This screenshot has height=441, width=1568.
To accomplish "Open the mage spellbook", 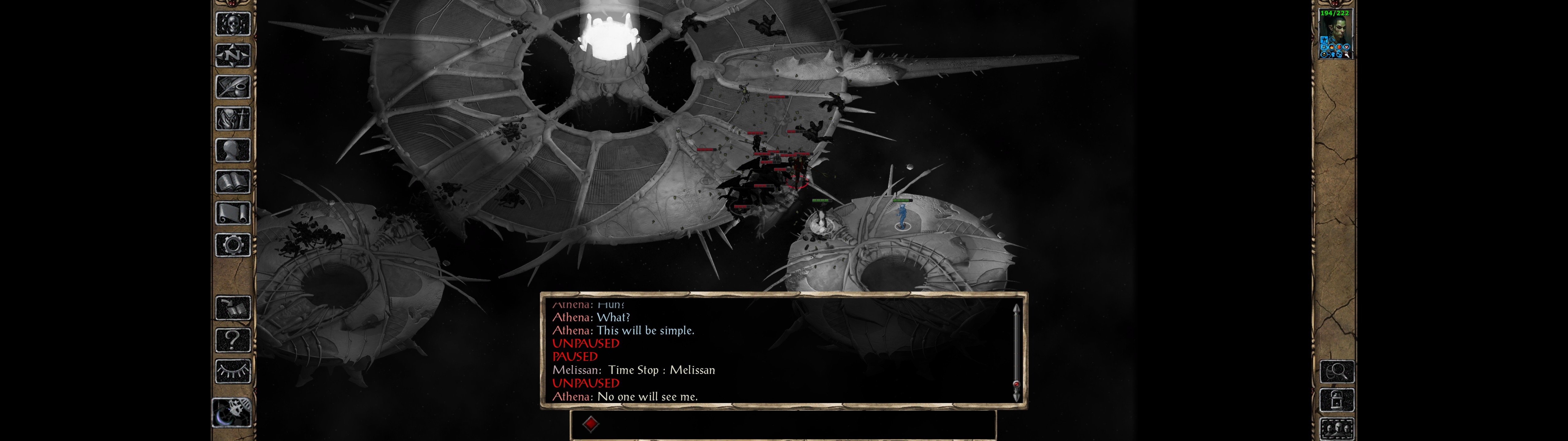I will coord(233,182).
